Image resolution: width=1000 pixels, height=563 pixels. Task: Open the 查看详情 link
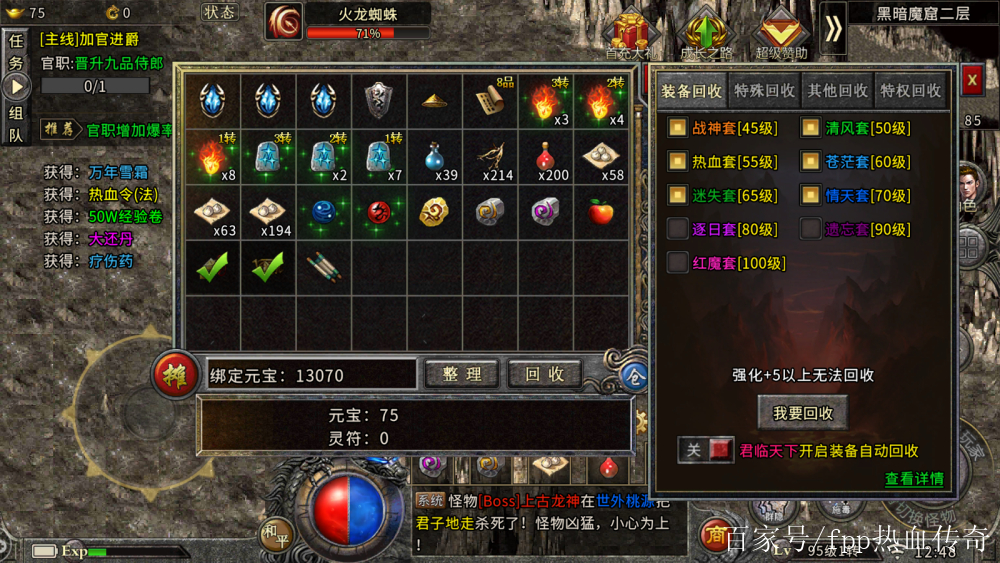coord(914,479)
